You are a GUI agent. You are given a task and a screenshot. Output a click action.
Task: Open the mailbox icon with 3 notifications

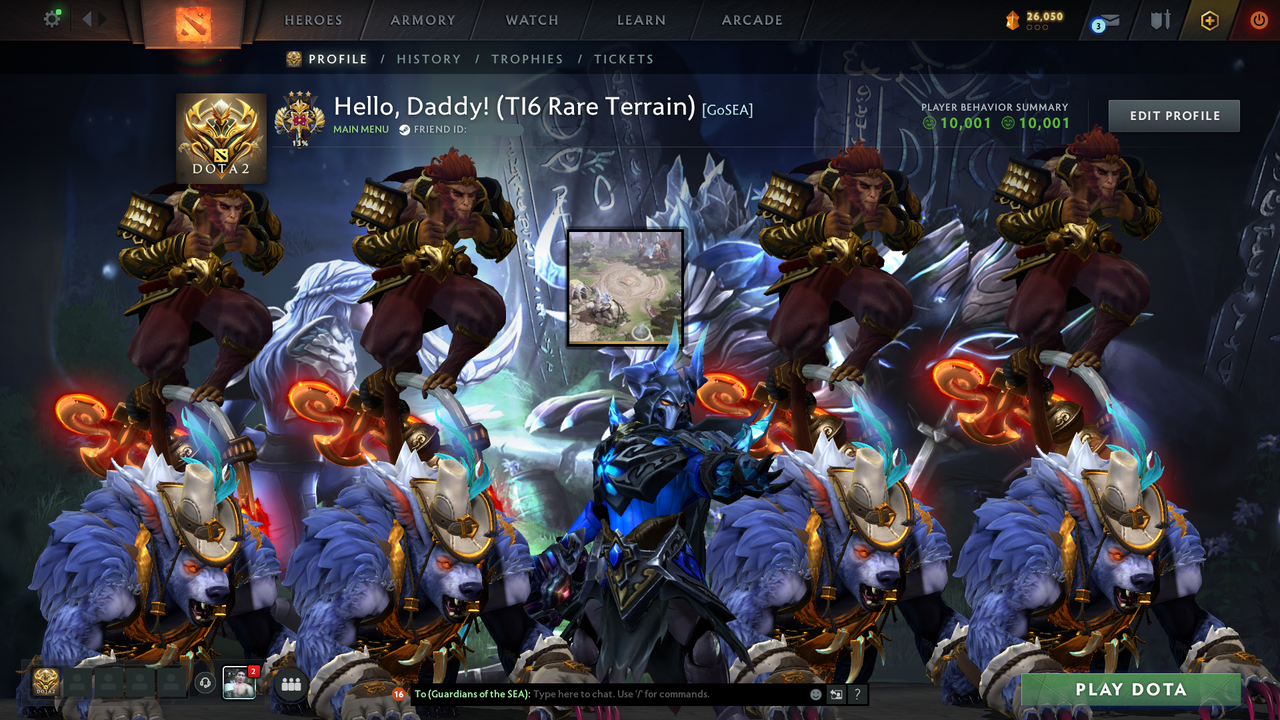[x=1106, y=18]
